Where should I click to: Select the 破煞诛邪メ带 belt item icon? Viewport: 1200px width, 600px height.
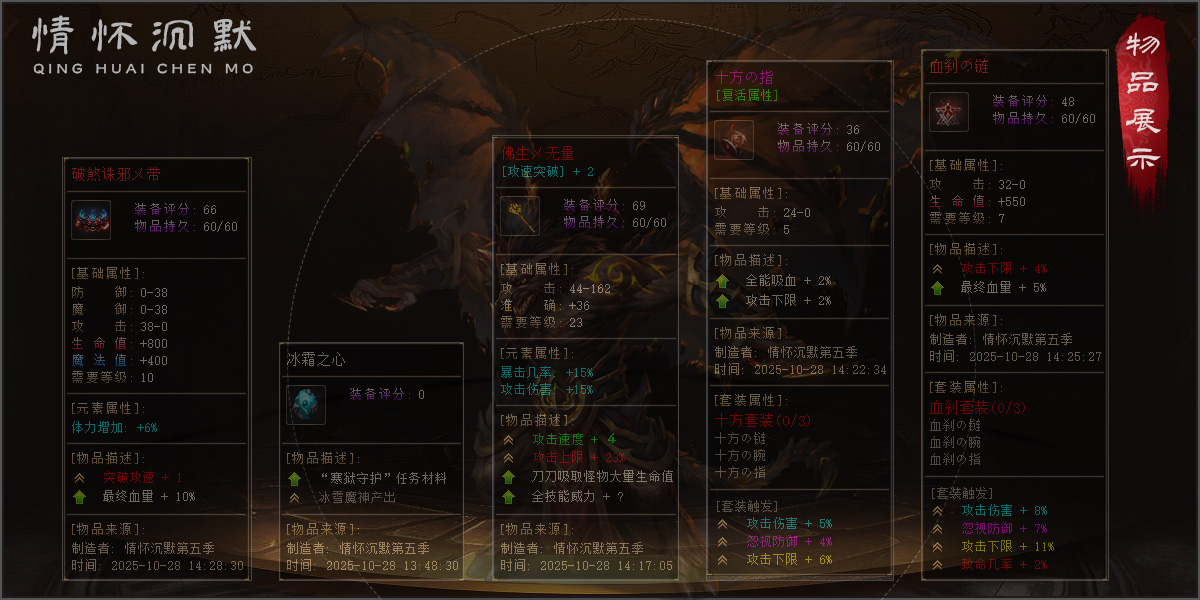91,220
